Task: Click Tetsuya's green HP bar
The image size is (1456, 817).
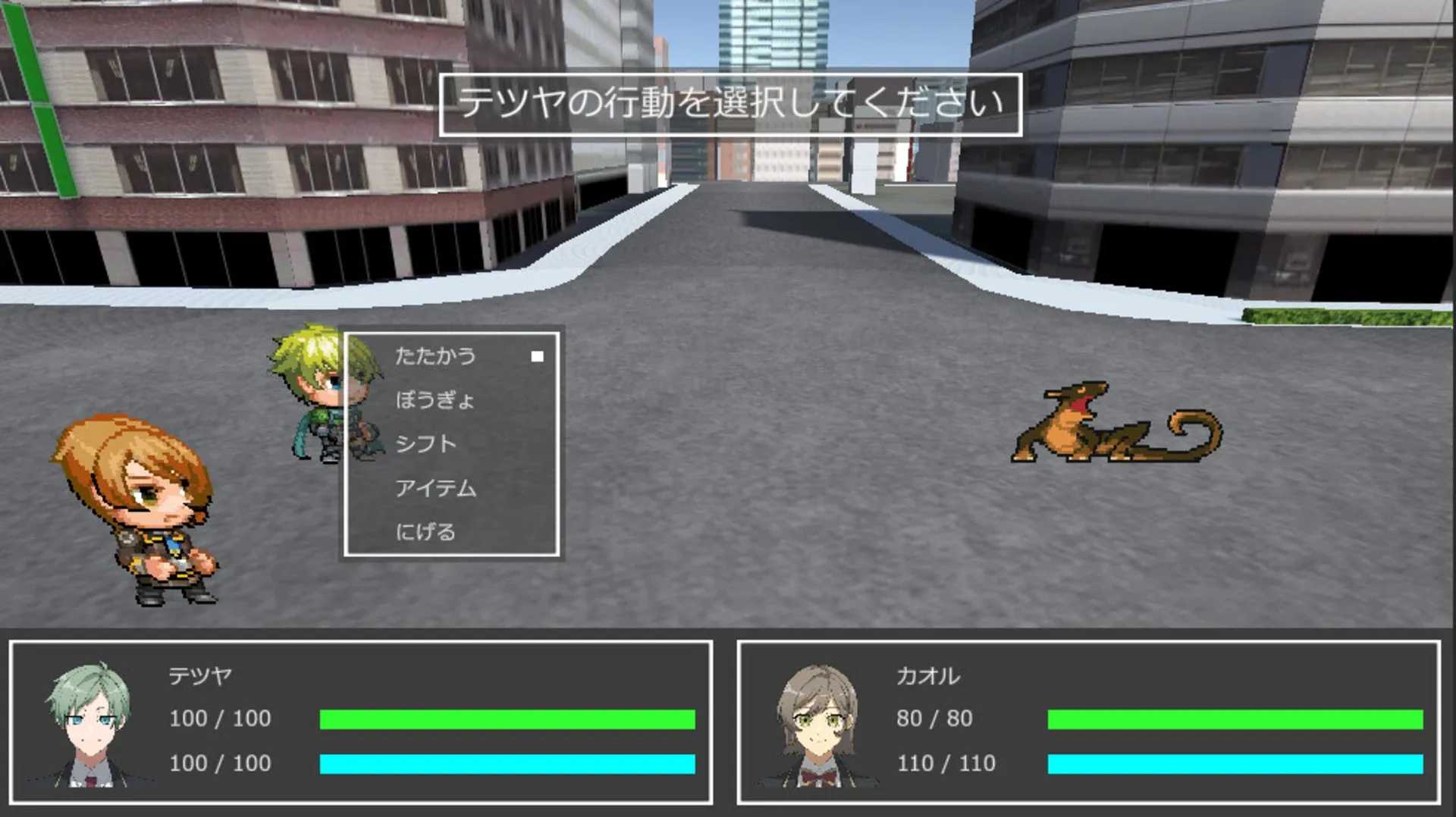Action: pyautogui.click(x=507, y=718)
